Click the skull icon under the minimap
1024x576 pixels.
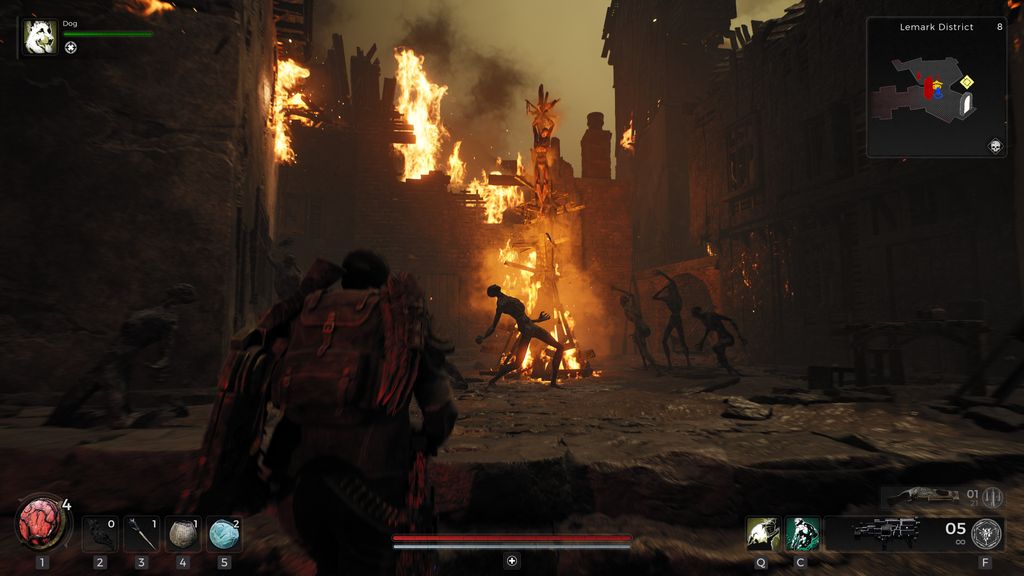[x=995, y=147]
